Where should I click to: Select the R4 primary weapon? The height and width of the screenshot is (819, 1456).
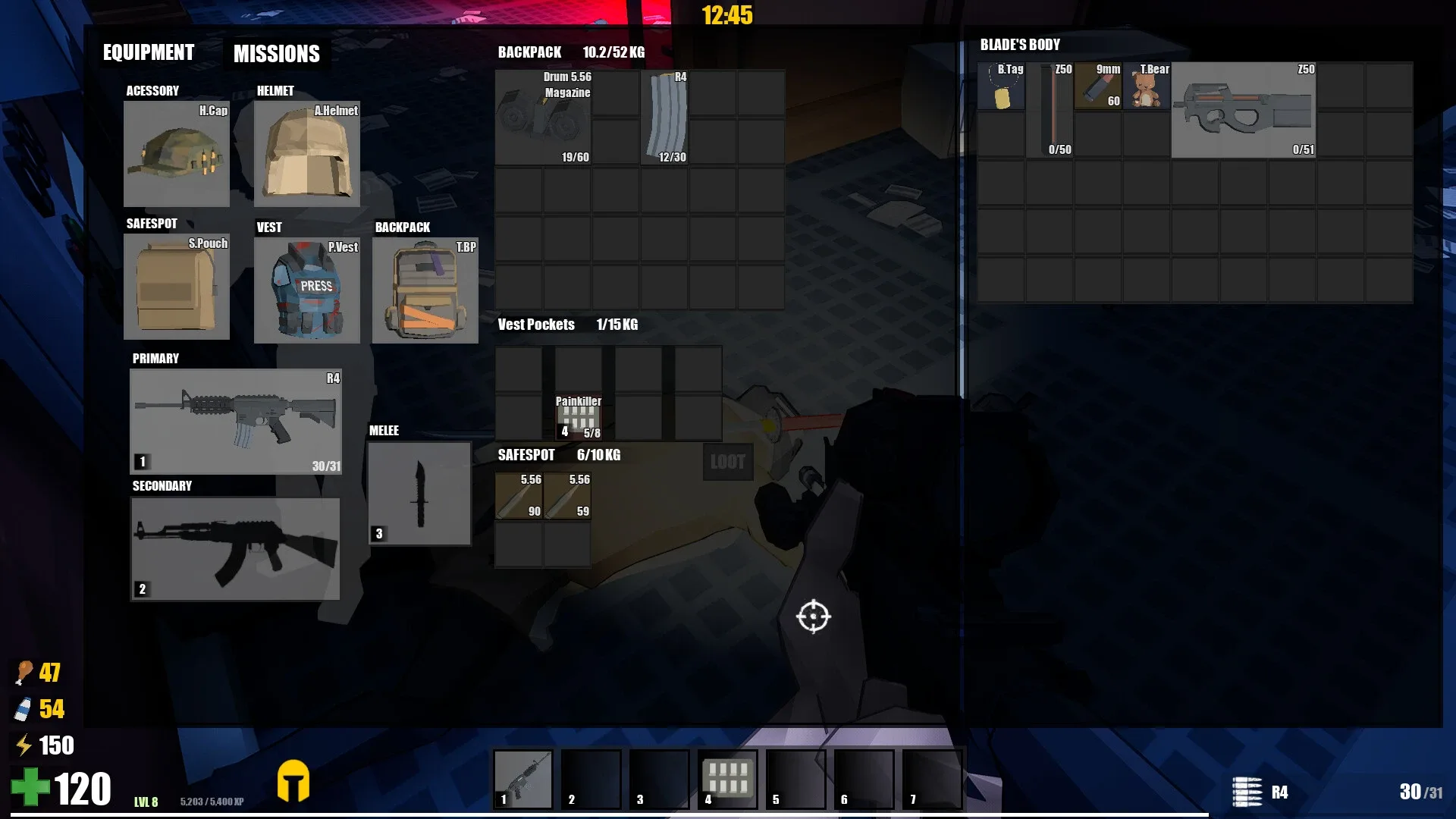pos(235,422)
